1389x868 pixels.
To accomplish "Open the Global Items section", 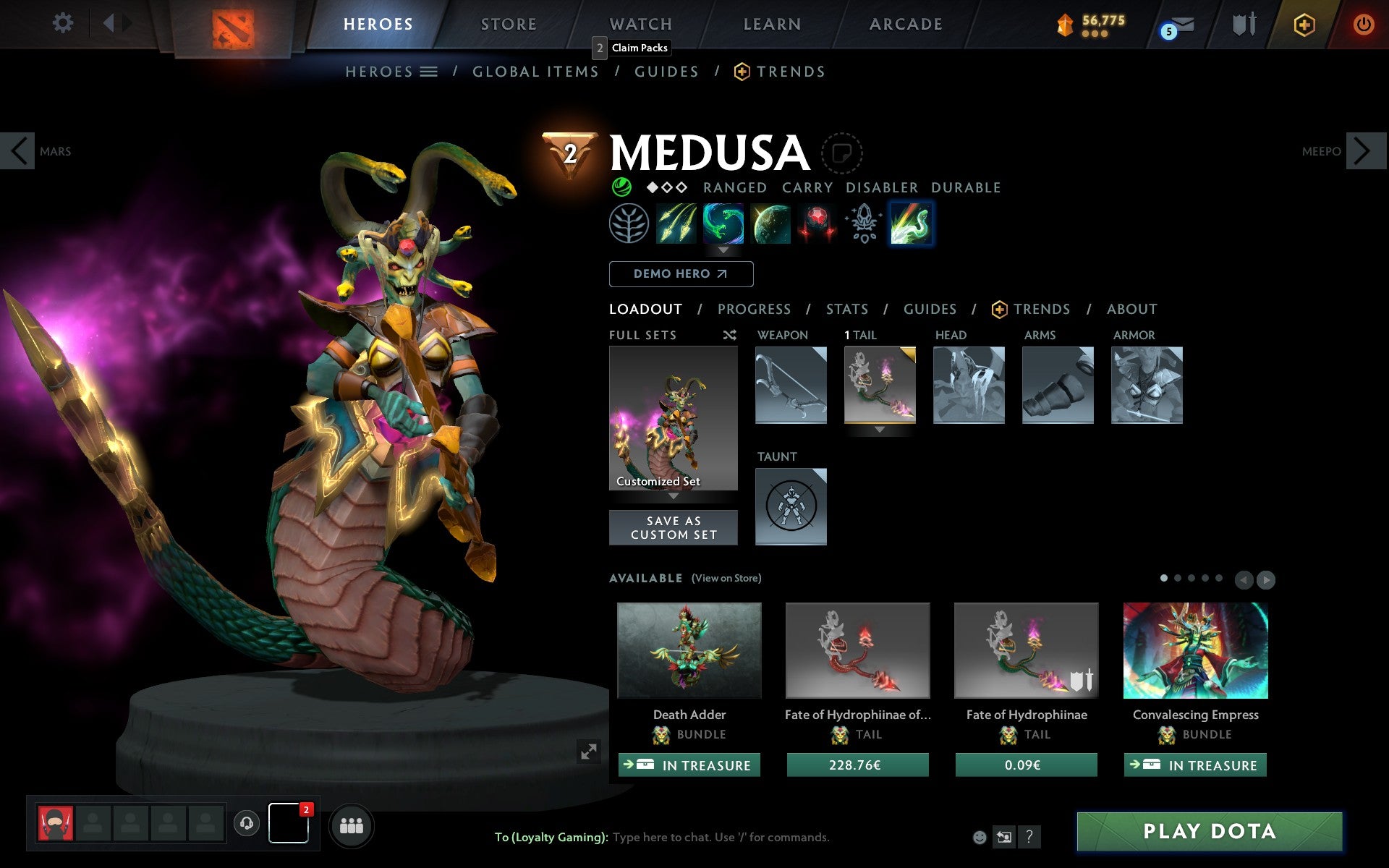I will tap(535, 72).
